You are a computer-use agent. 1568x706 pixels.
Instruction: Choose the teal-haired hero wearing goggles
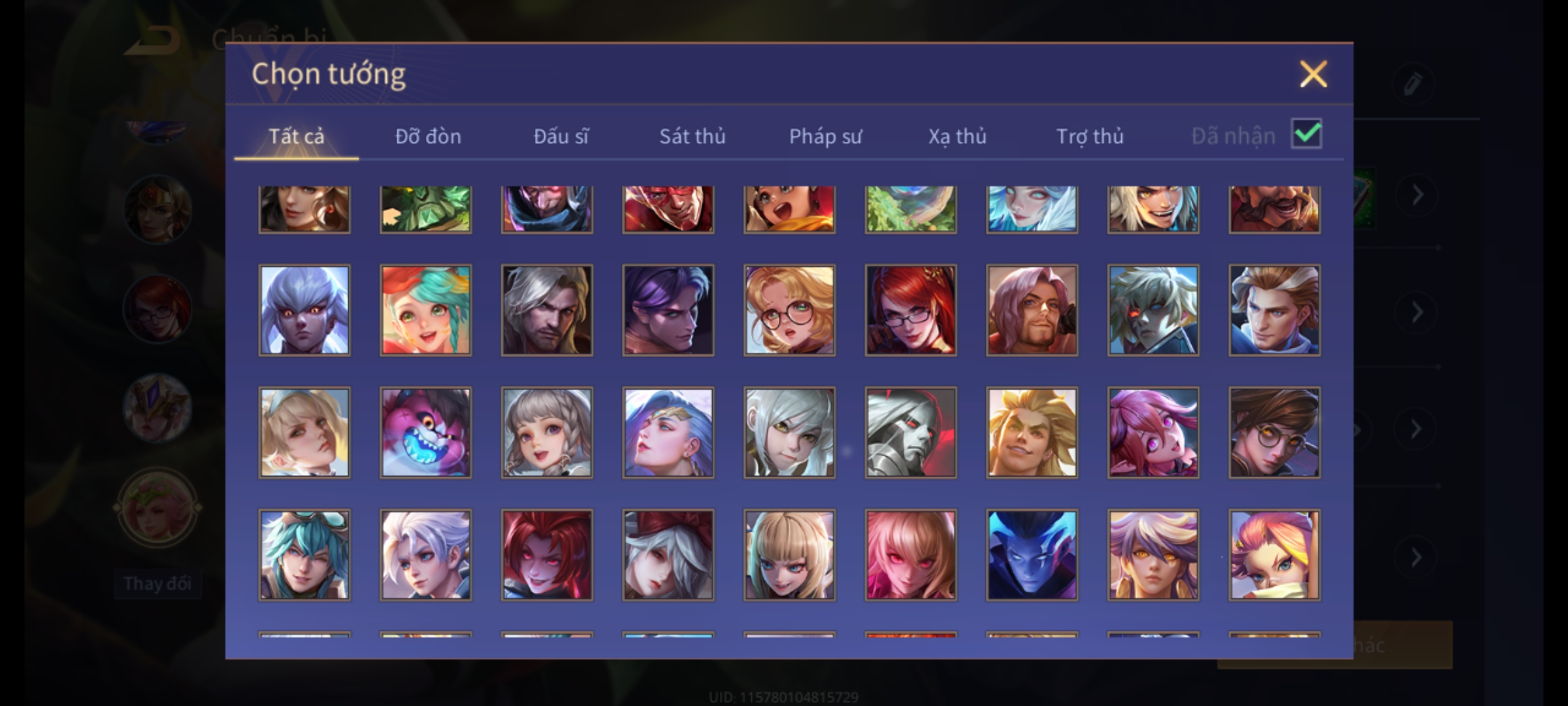coord(304,554)
